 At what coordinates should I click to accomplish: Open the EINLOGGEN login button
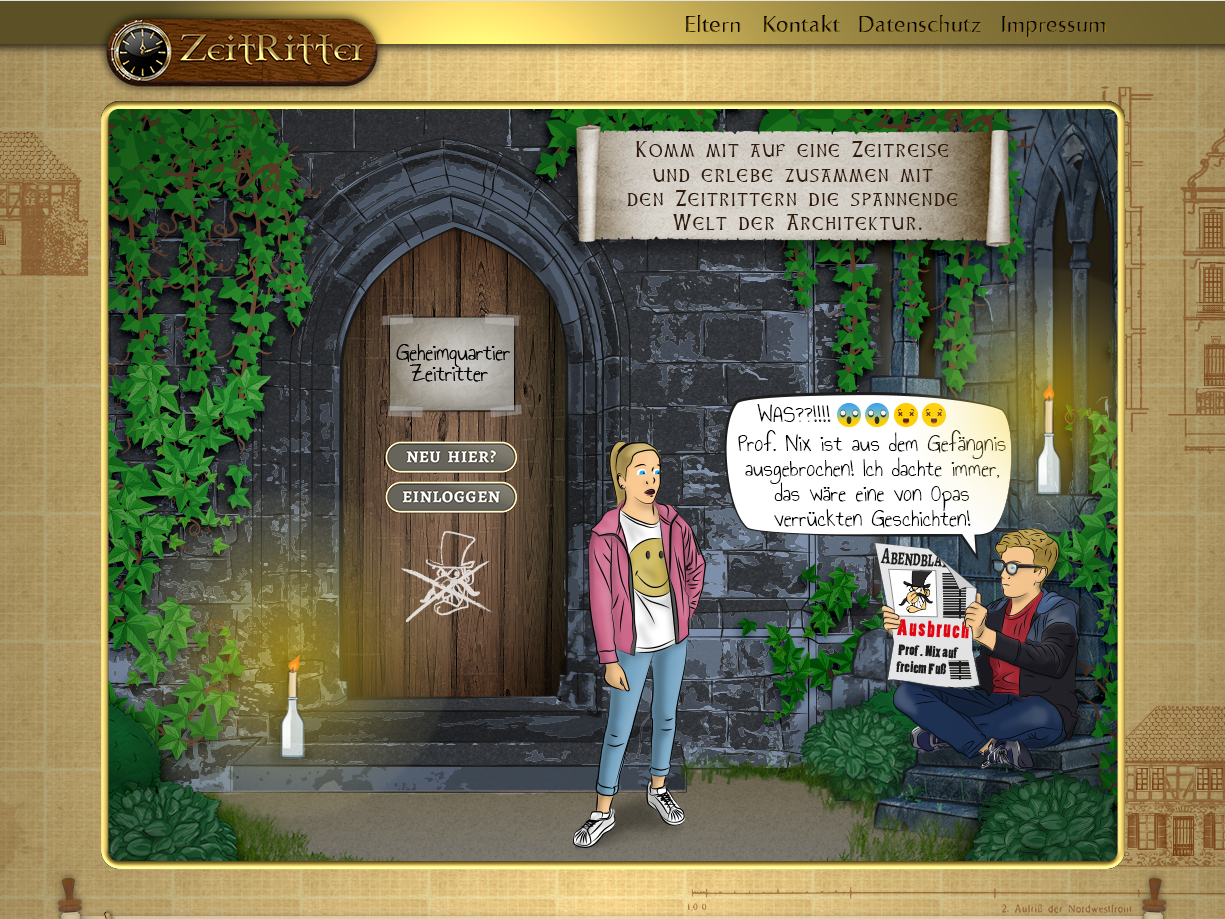(x=451, y=497)
